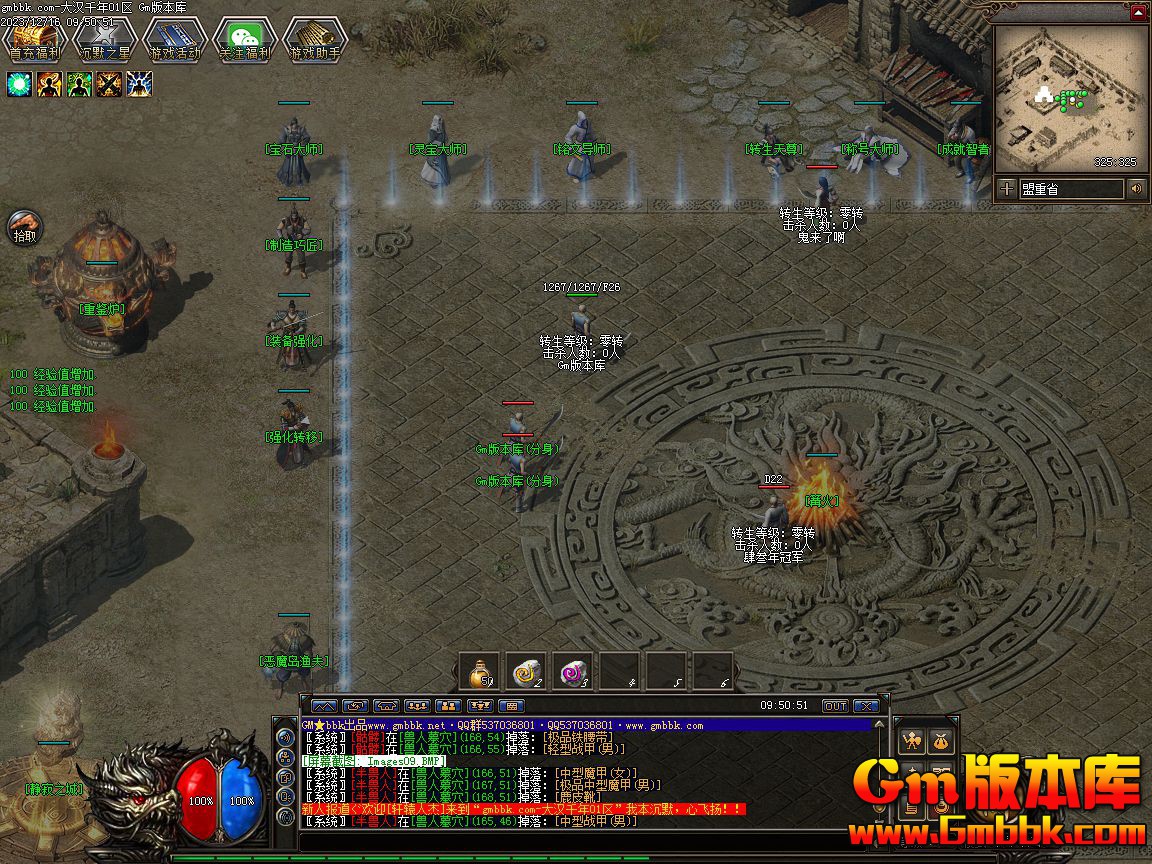1152x864 pixels.
Task: Use the purple scroll in hotbar slot 3
Action: pyautogui.click(x=573, y=672)
